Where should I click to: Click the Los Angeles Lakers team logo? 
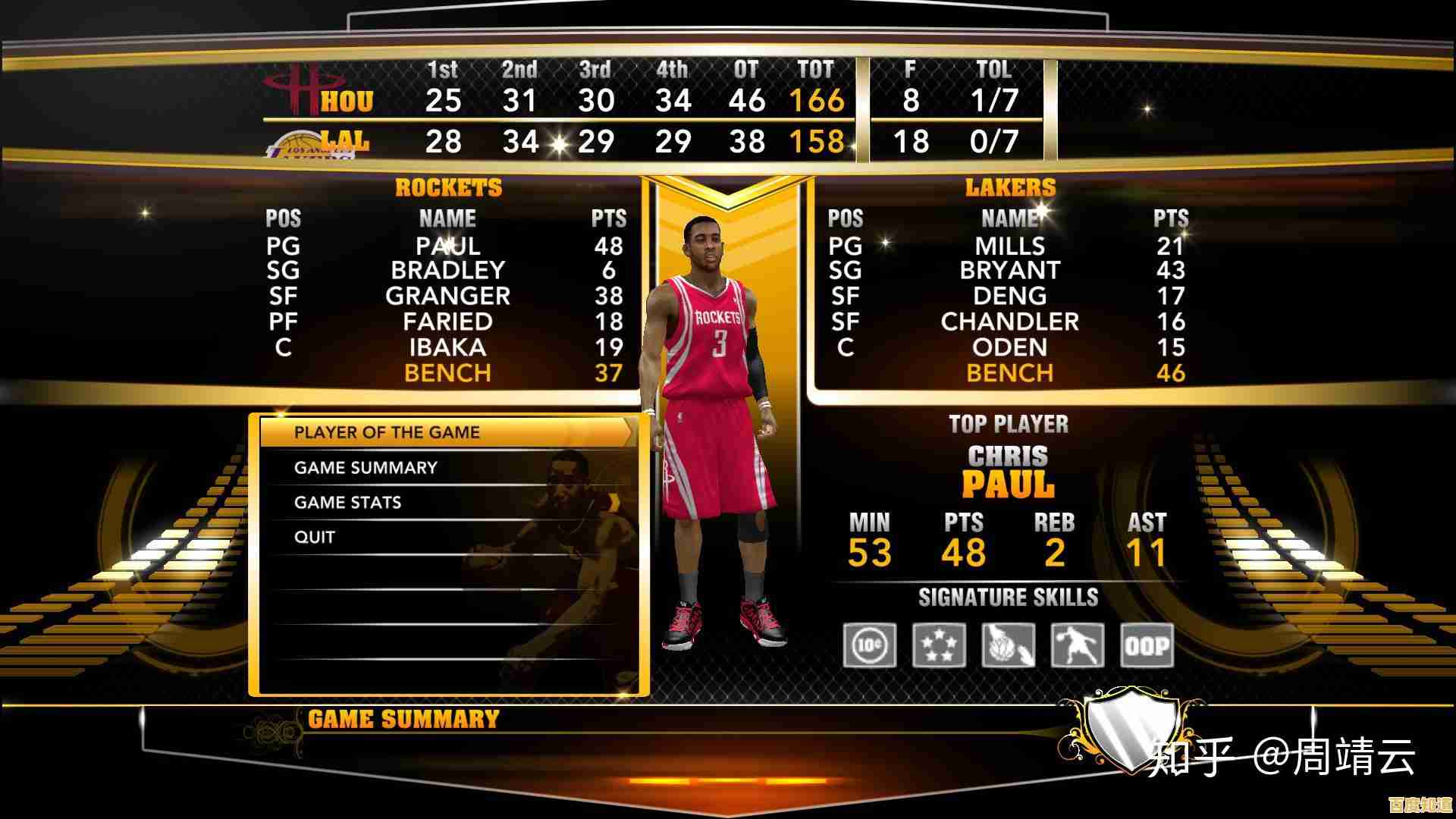298,144
